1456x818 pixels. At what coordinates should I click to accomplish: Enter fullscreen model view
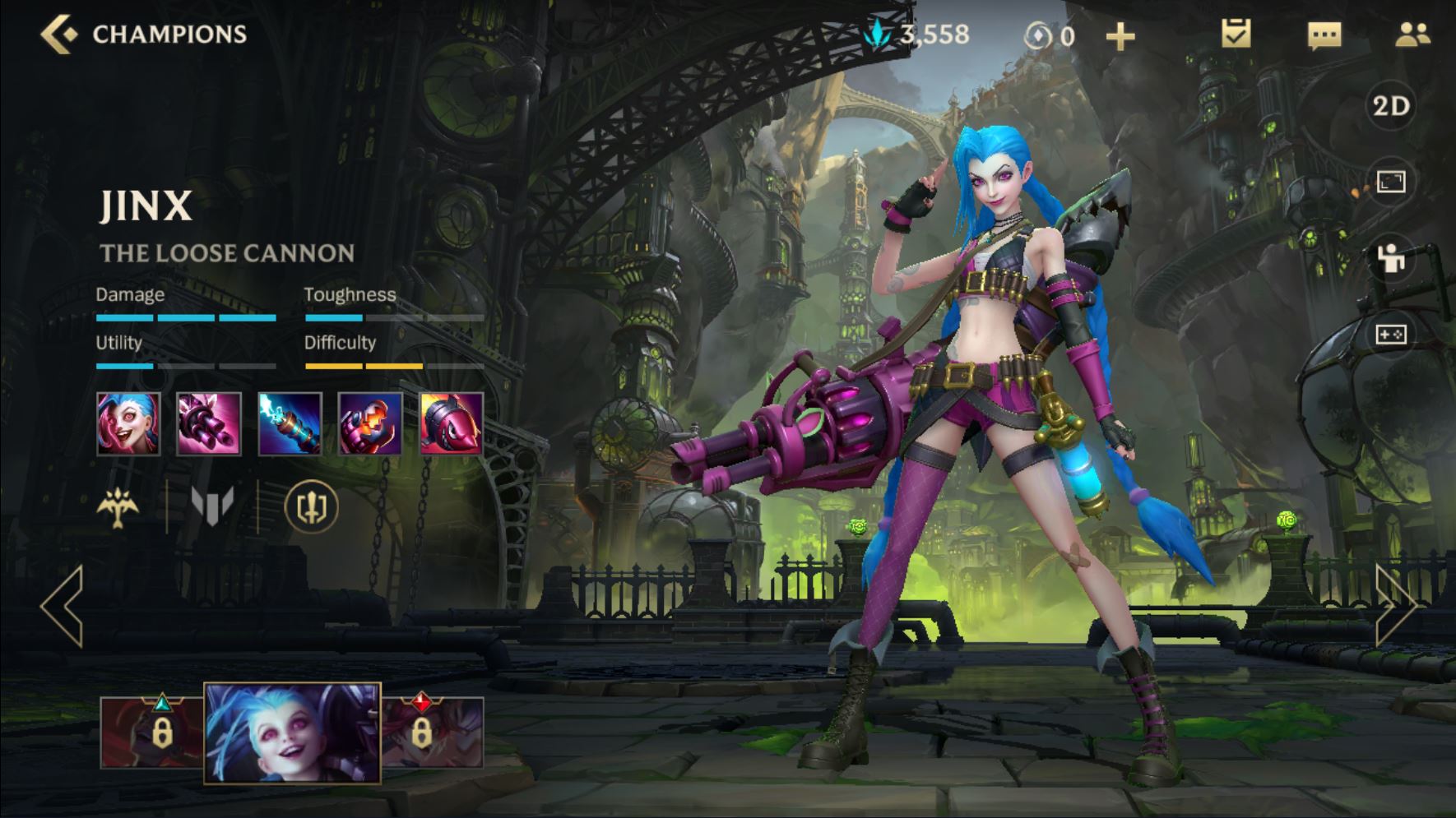pyautogui.click(x=1391, y=182)
